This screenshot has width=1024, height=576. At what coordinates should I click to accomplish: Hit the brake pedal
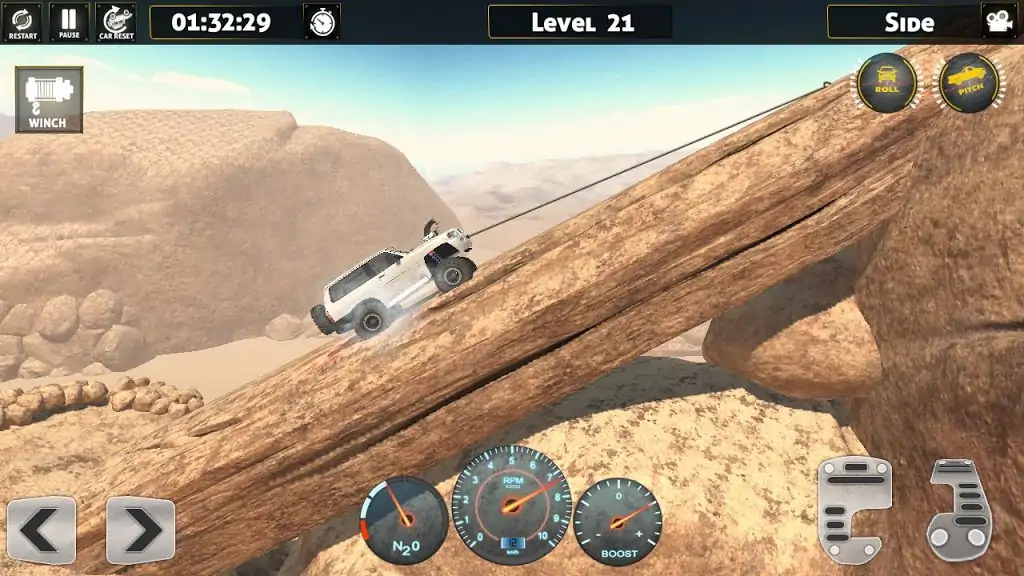(853, 510)
